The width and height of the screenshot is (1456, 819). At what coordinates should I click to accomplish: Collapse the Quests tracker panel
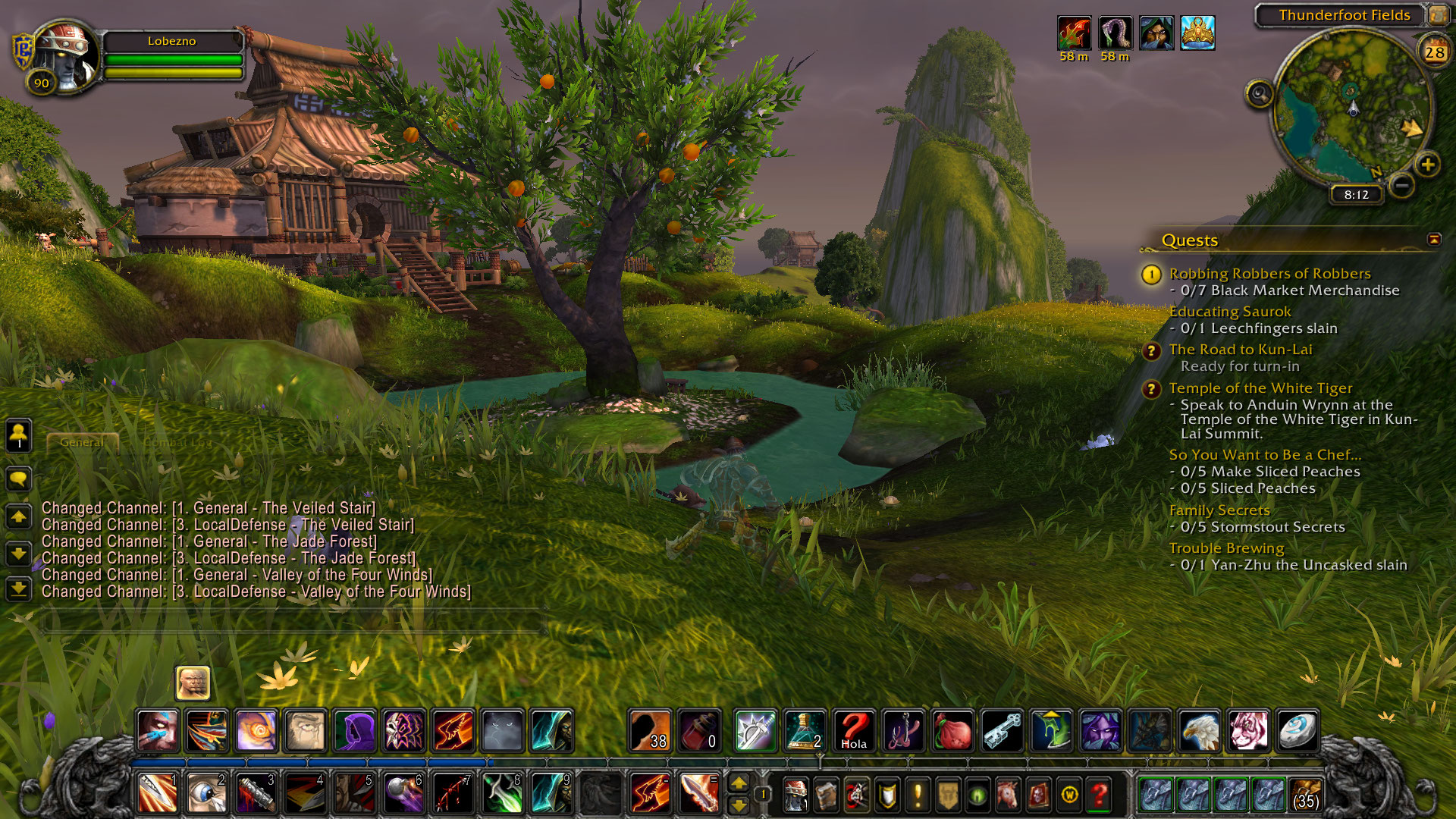tap(1434, 240)
